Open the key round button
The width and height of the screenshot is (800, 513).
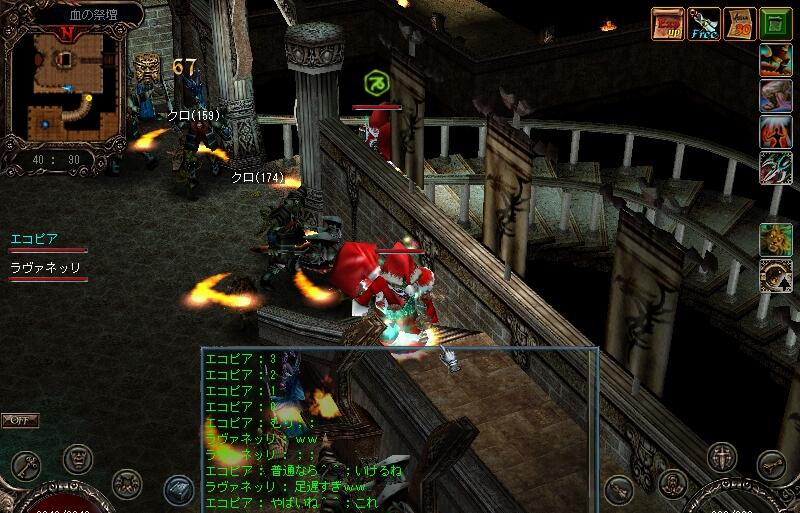pyautogui.click(x=27, y=466)
